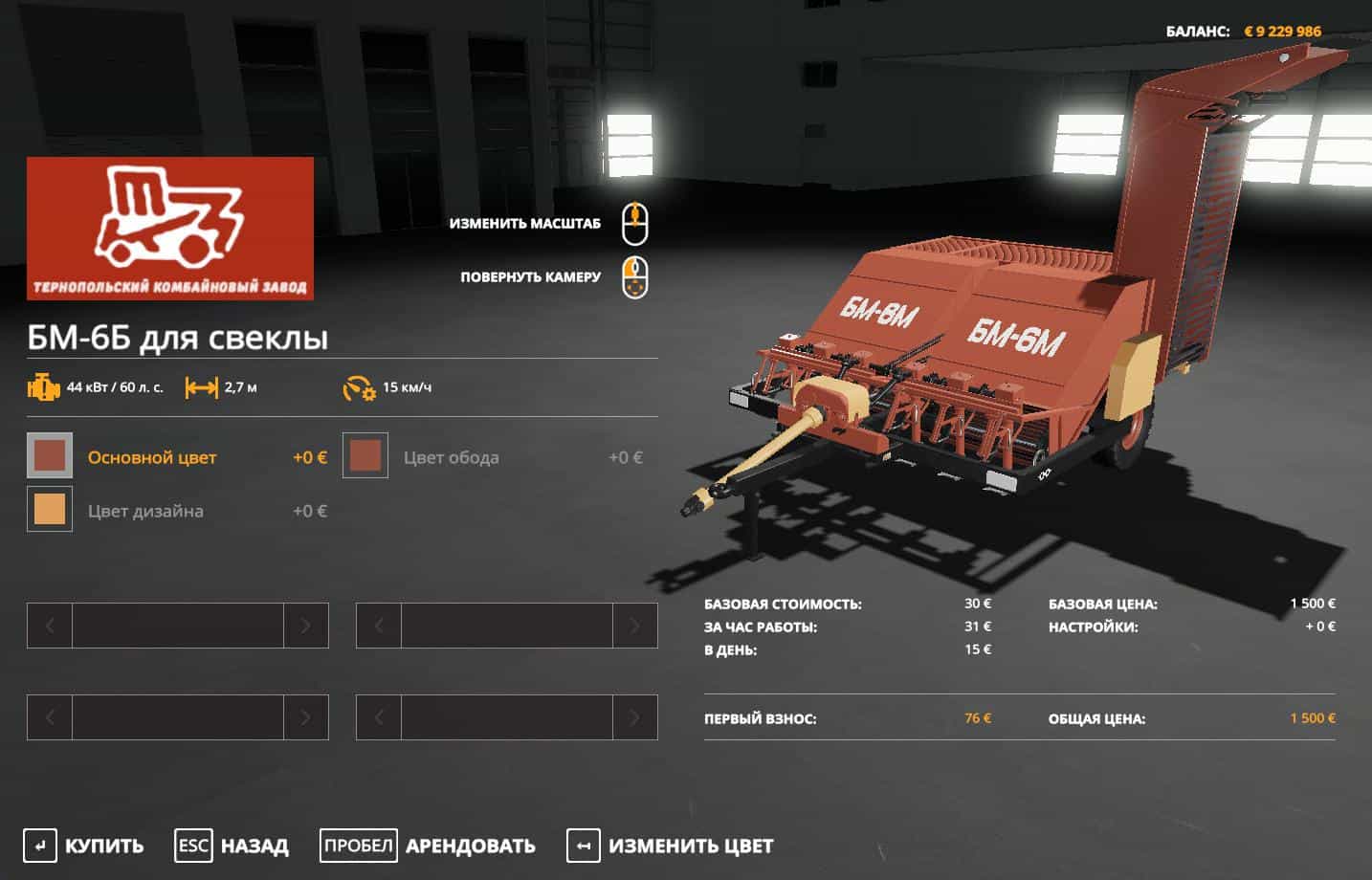
Task: Rent the machine with Арендовать
Action: pyautogui.click(x=428, y=846)
